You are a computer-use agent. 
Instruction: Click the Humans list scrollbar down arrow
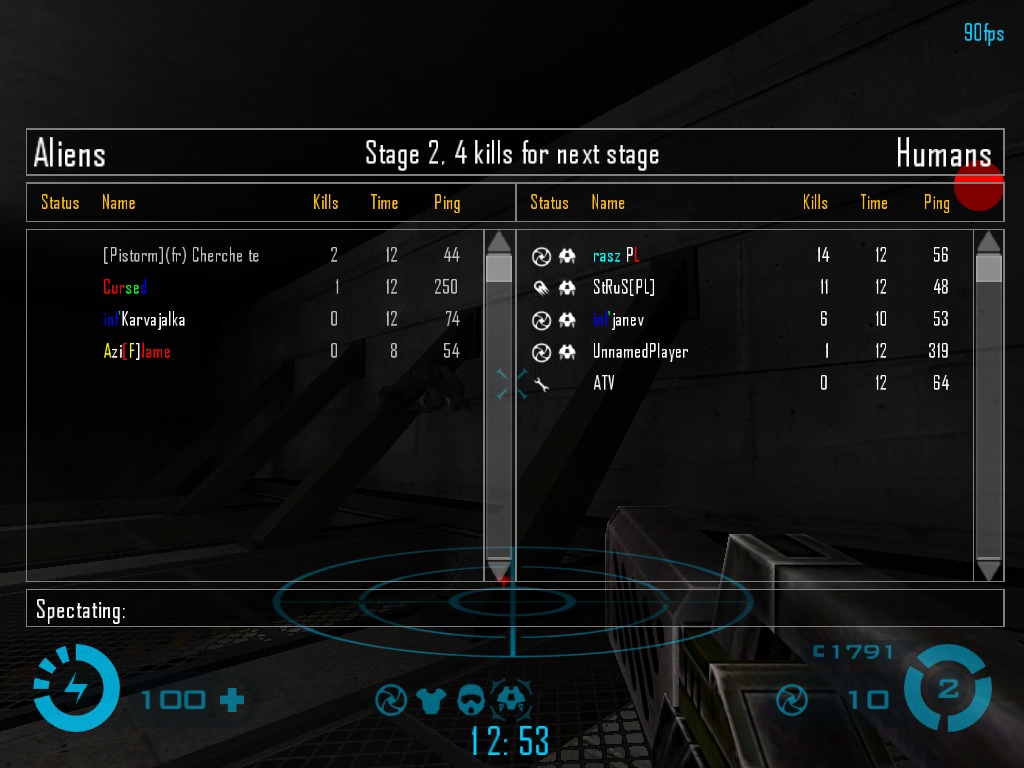point(988,570)
